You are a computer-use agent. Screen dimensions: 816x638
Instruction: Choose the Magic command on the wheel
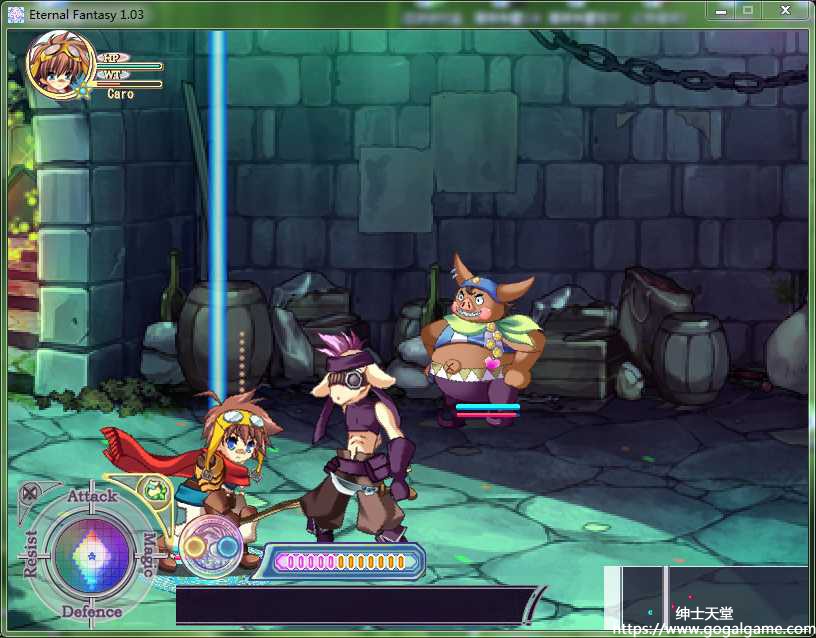click(148, 553)
